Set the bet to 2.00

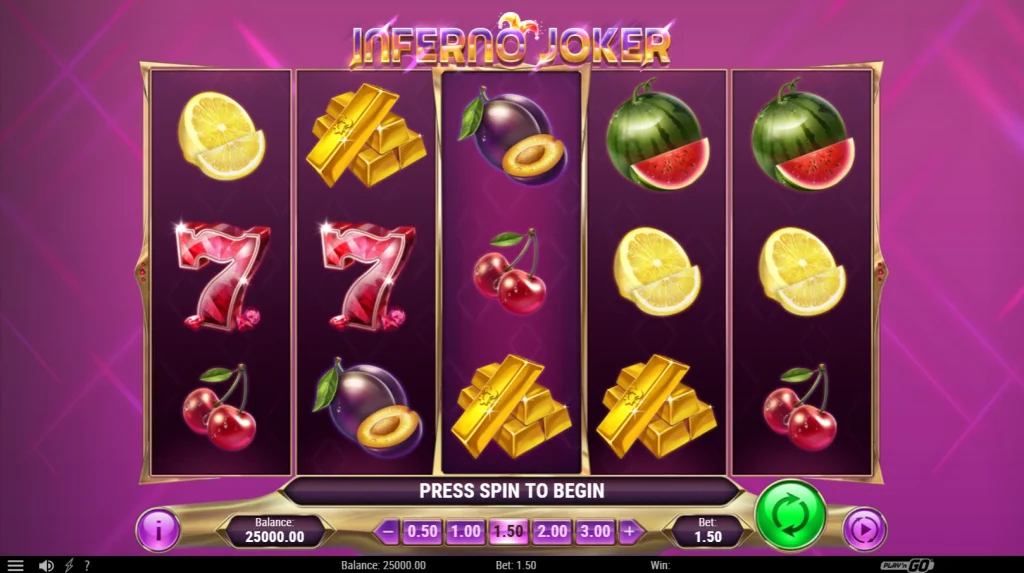[551, 531]
